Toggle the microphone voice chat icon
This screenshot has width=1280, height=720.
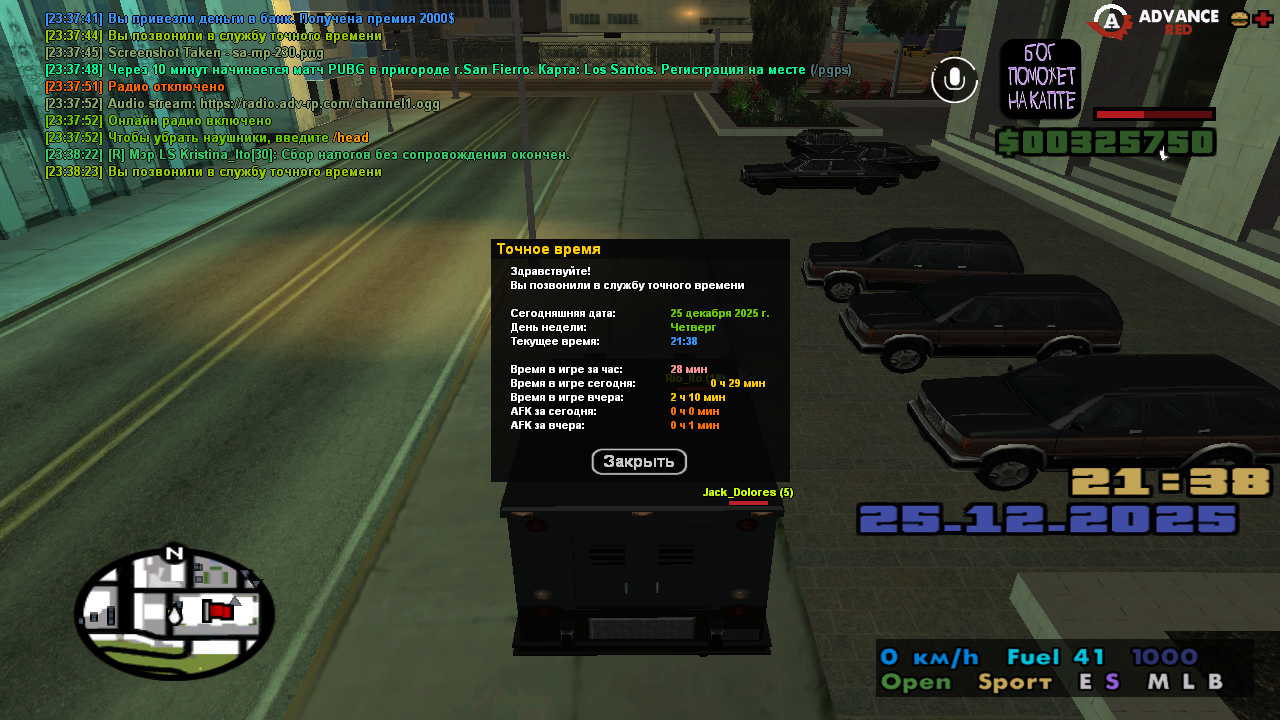(x=954, y=80)
